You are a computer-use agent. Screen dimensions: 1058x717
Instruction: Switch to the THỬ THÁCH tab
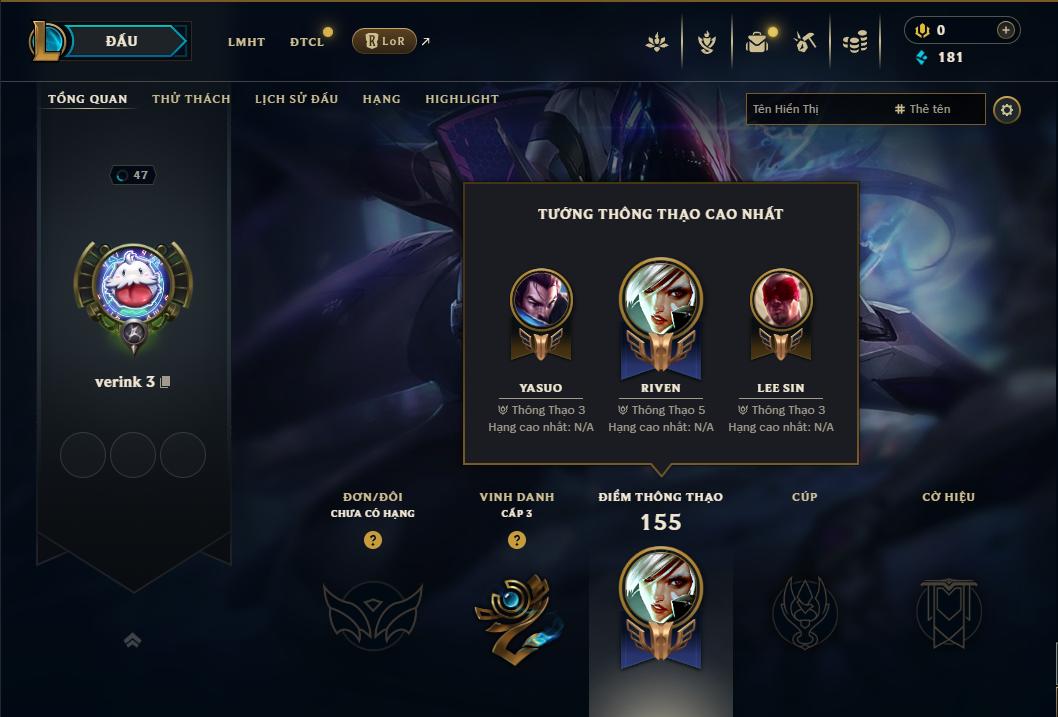[x=191, y=99]
